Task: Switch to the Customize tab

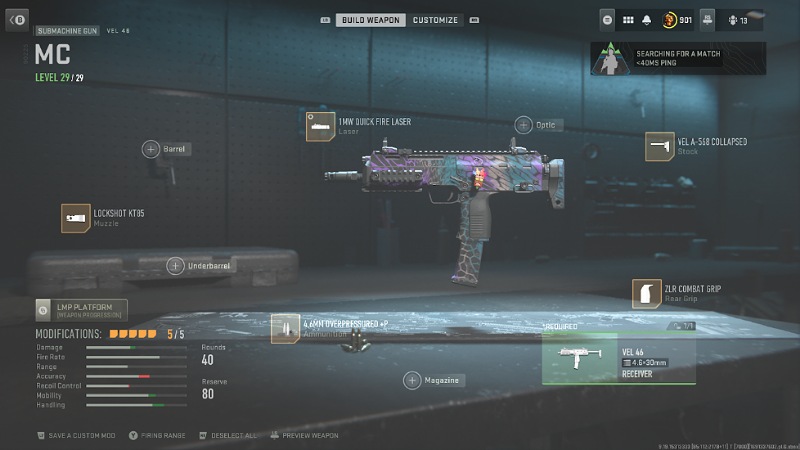Action: pos(435,20)
